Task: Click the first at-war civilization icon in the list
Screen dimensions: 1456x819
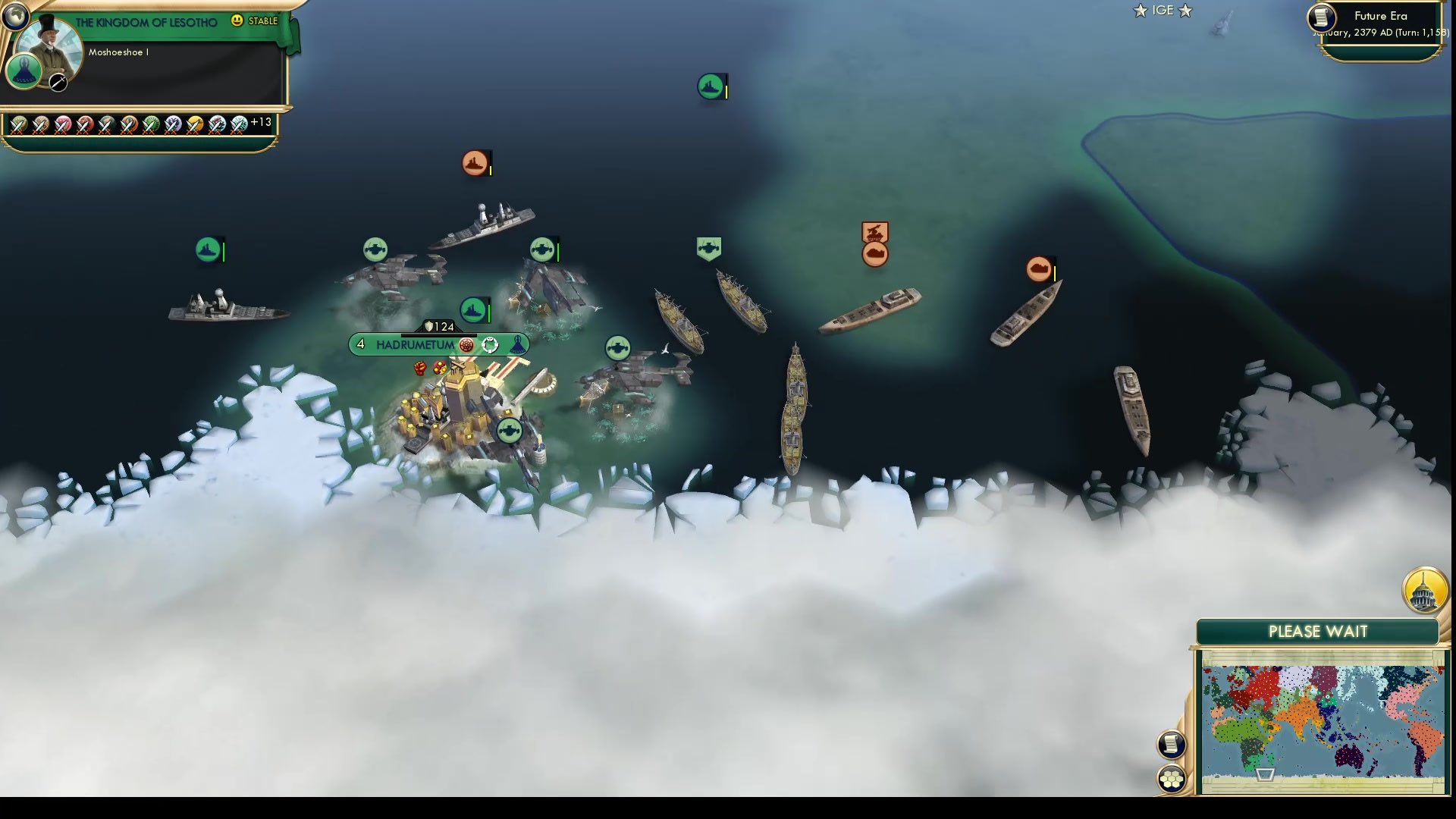Action: point(20,125)
